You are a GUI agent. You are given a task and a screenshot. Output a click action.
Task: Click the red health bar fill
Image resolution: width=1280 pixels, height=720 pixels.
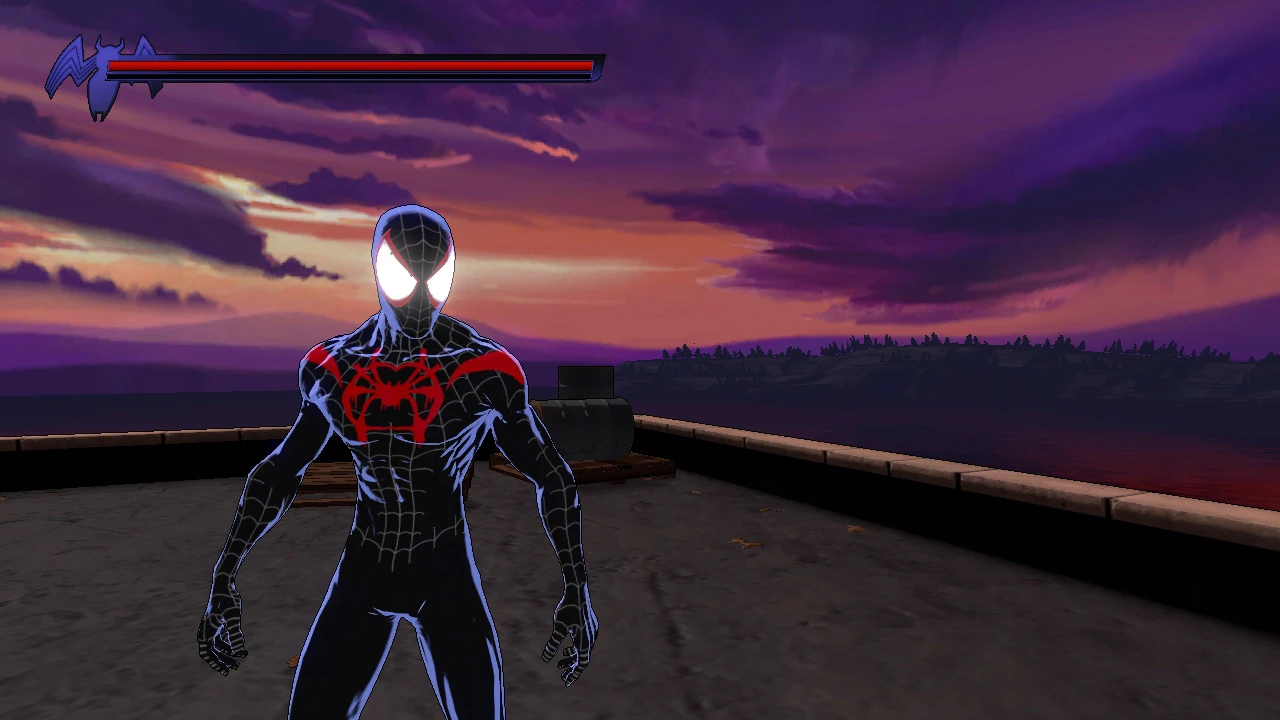click(350, 66)
